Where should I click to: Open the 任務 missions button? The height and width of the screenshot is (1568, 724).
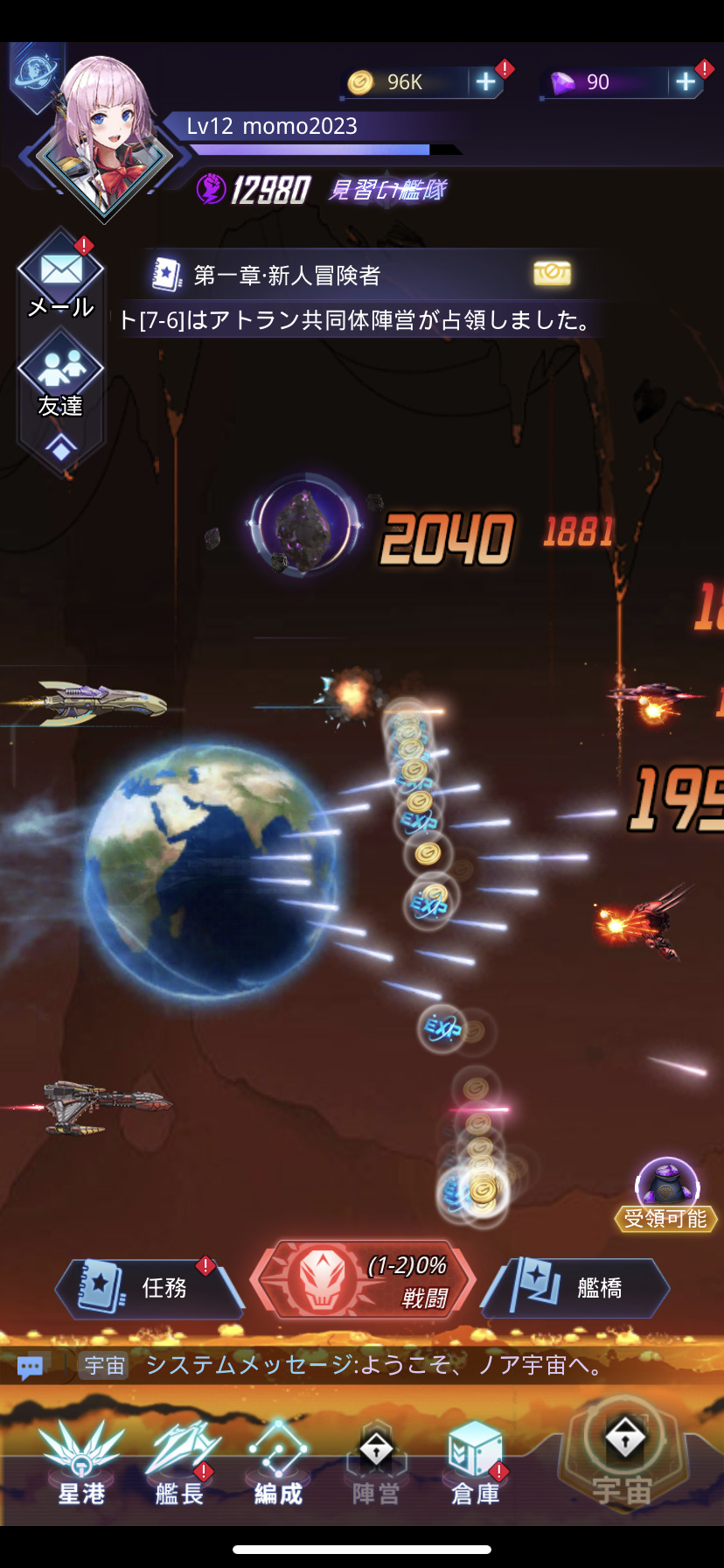[149, 1286]
